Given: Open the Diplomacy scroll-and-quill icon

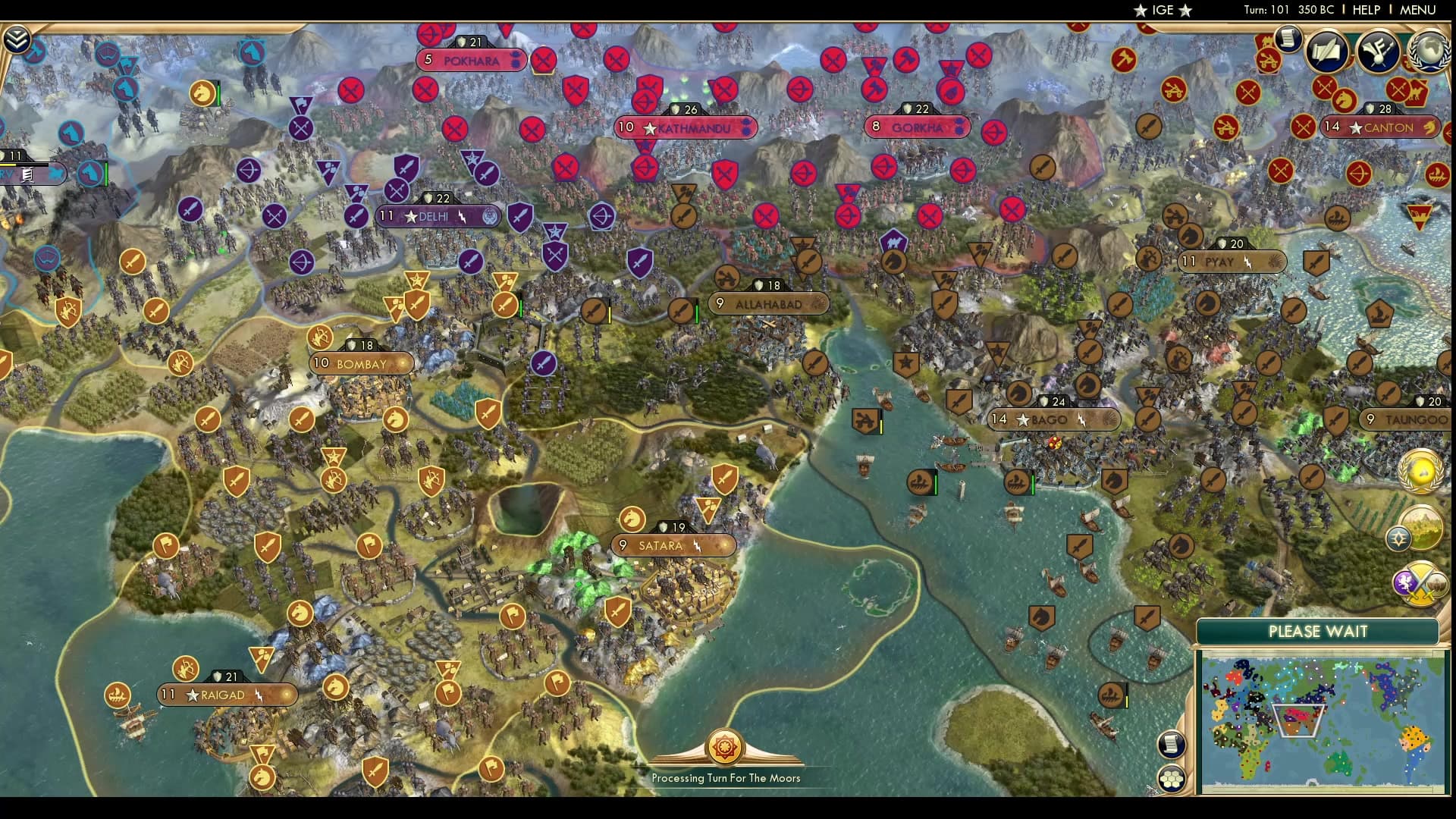Looking at the screenshot, I should tap(1329, 52).
